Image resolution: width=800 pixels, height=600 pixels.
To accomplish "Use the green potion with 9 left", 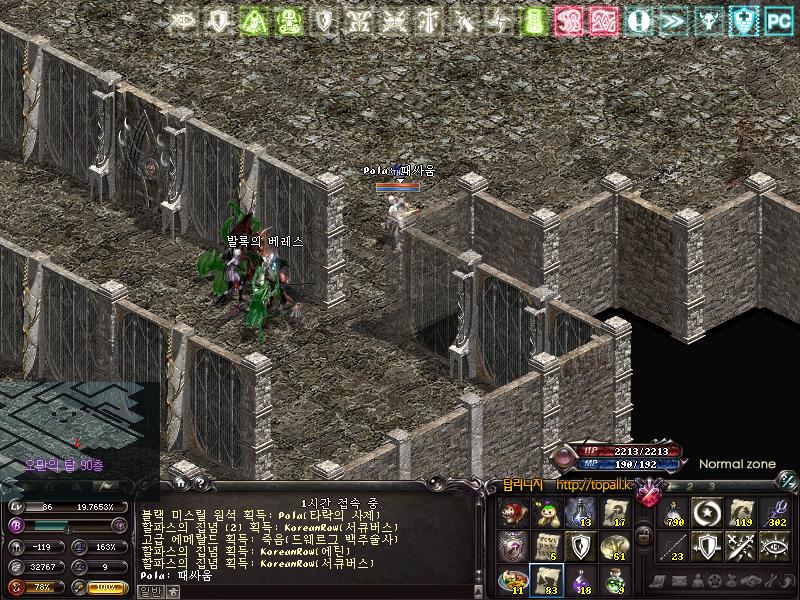I will 615,578.
